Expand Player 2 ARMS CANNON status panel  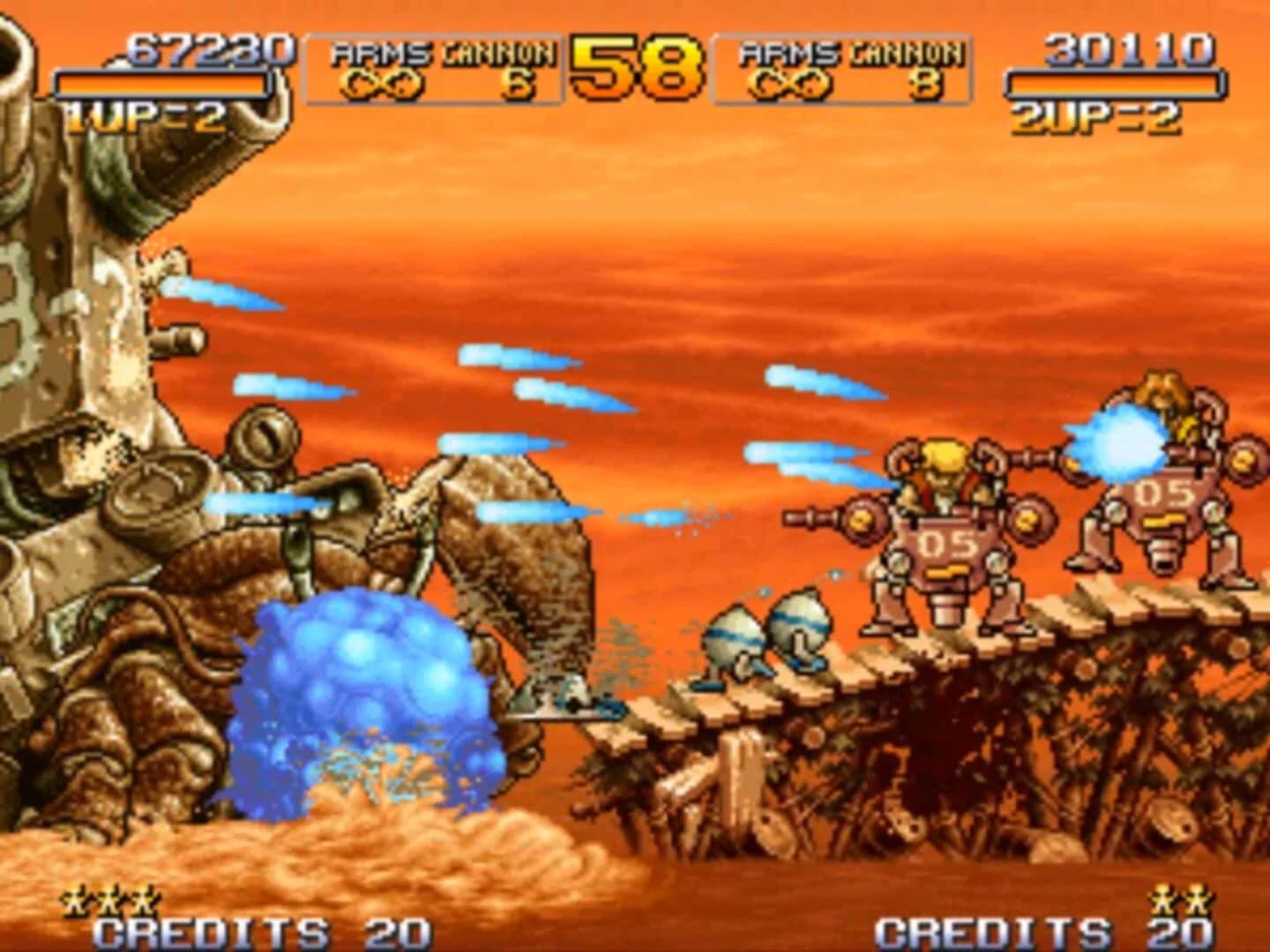pyautogui.click(x=838, y=66)
